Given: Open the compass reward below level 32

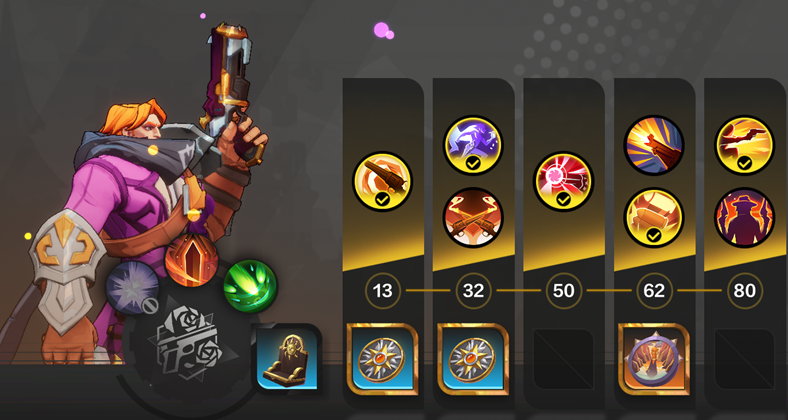Looking at the screenshot, I should tap(473, 358).
